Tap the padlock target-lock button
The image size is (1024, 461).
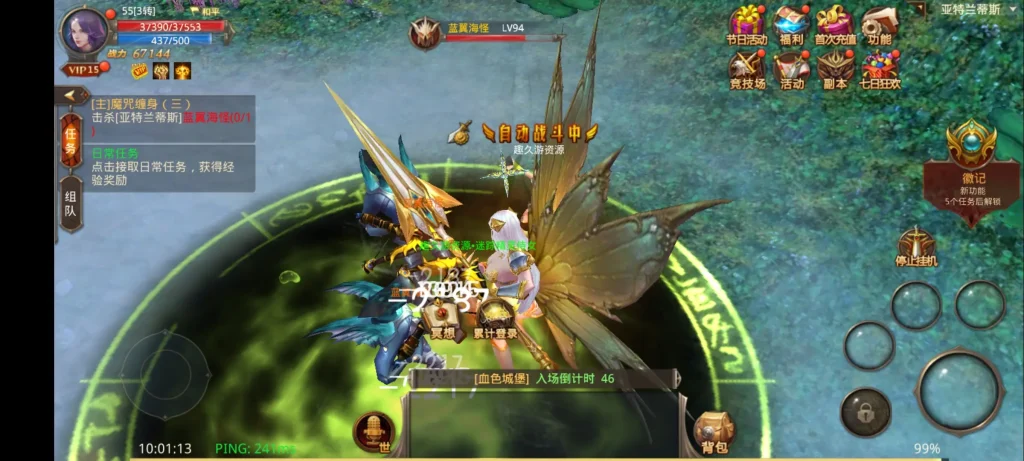pos(865,412)
